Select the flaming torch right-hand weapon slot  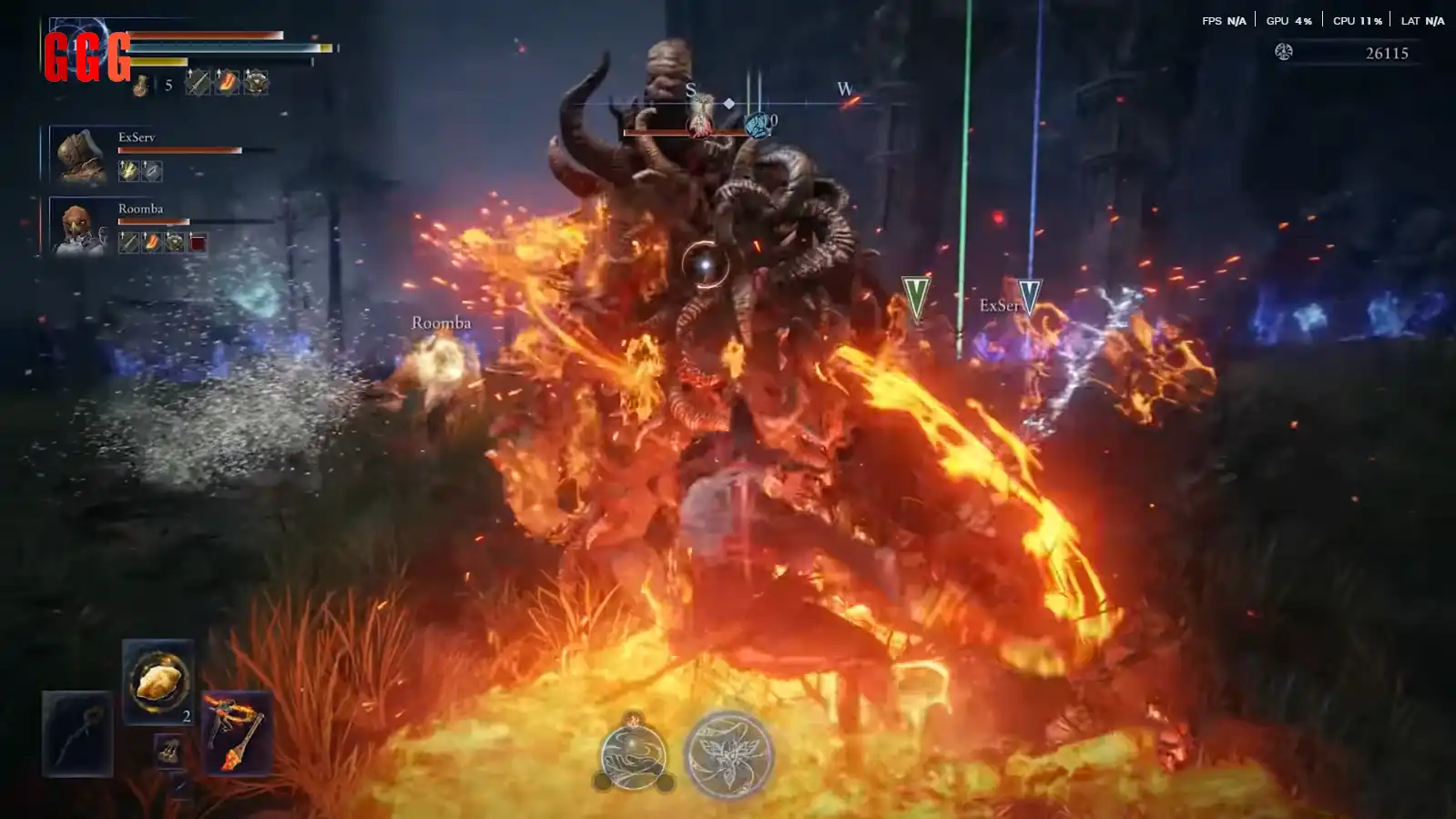(236, 732)
